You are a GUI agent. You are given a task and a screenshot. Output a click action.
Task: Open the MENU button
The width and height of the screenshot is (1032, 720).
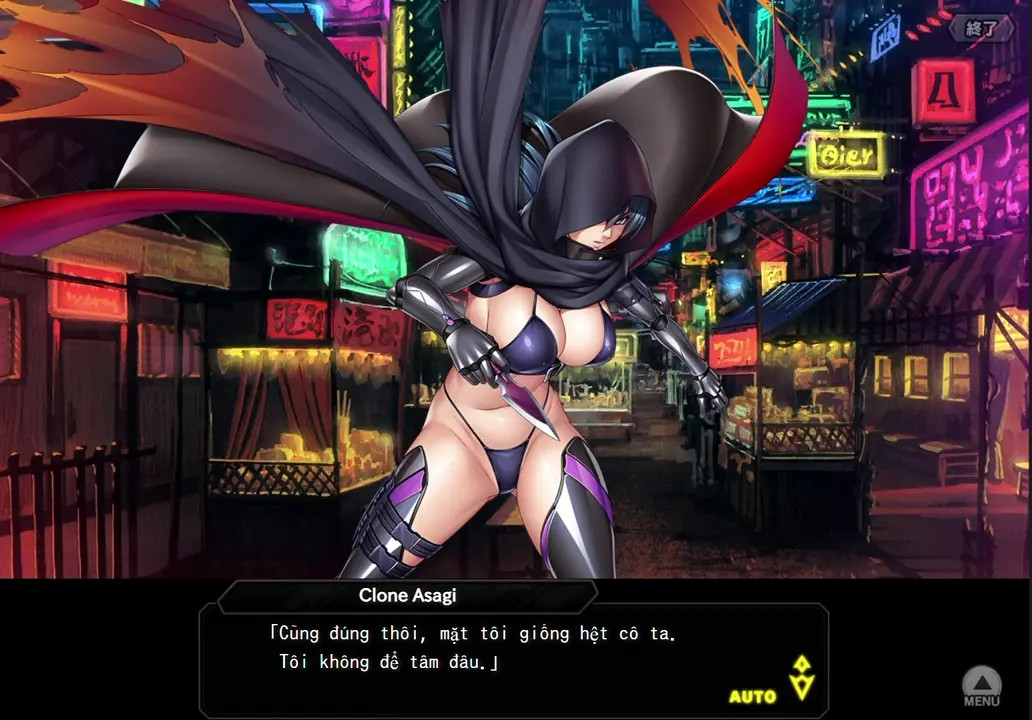[x=981, y=688]
